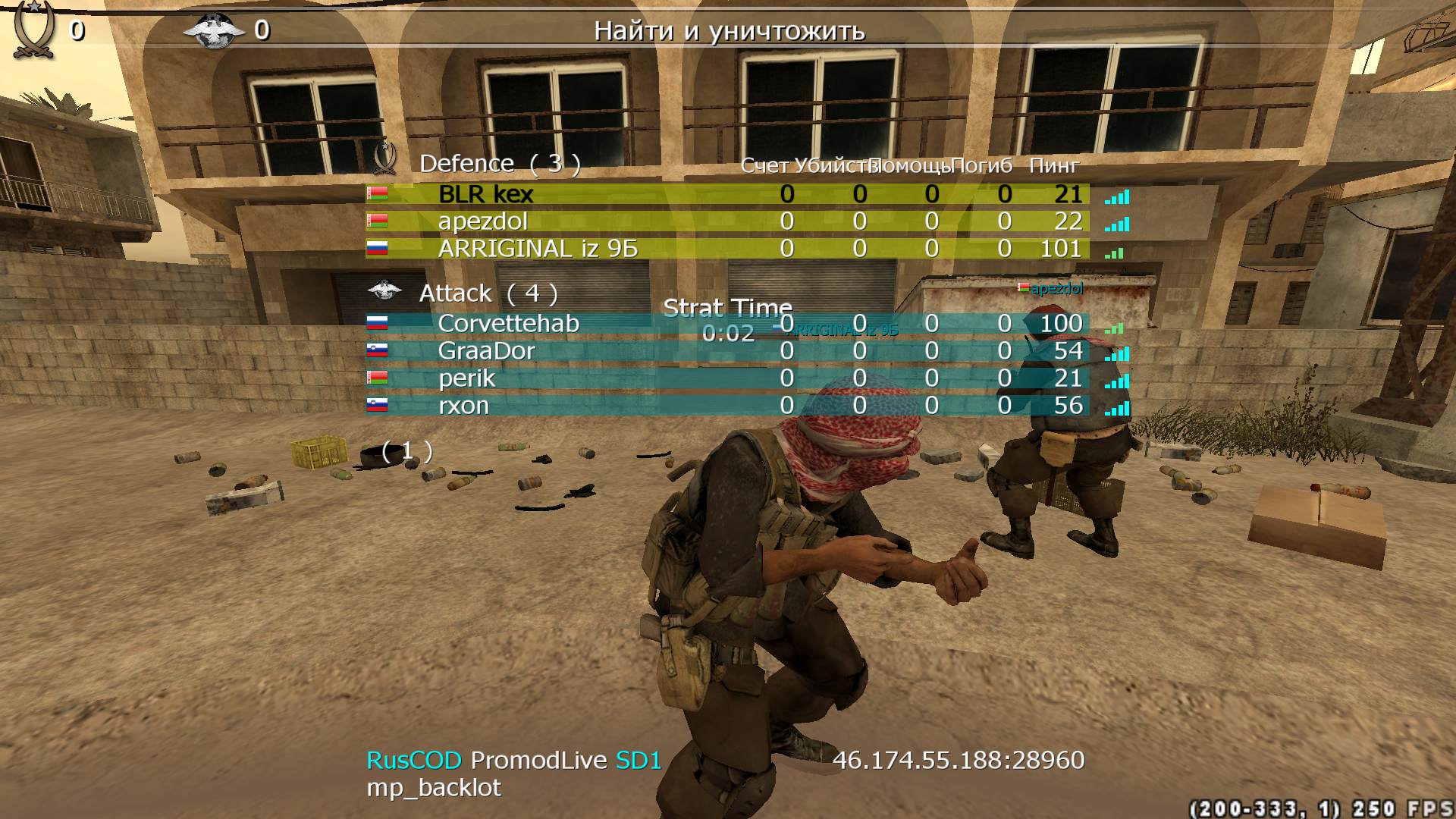The image size is (1456, 819).
Task: Click the ping signal bars beside rxon
Action: coord(1116,409)
